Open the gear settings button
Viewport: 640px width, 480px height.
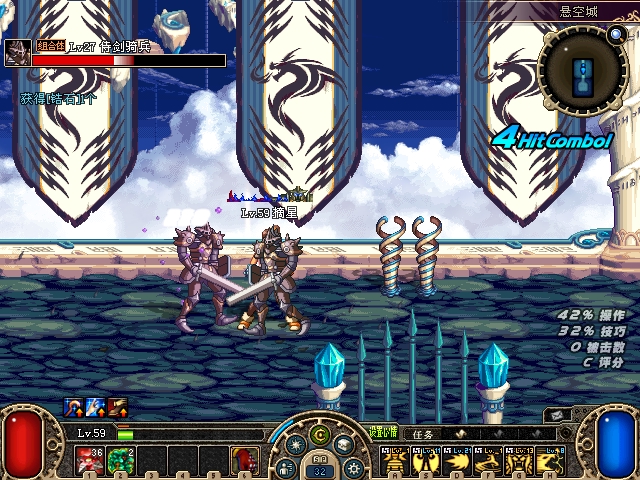coord(352,467)
